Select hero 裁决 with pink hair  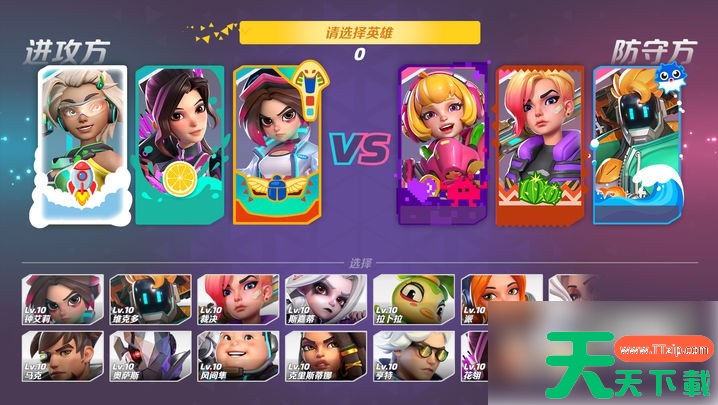pyautogui.click(x=238, y=300)
